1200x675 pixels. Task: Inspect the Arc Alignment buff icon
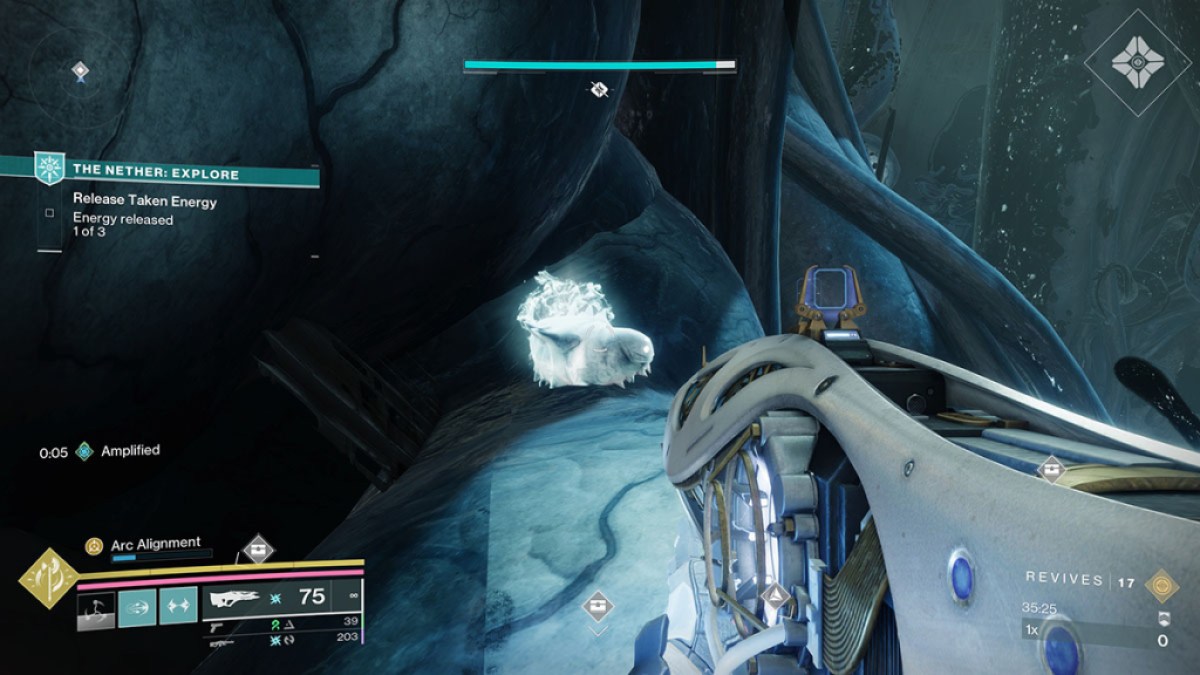94,545
